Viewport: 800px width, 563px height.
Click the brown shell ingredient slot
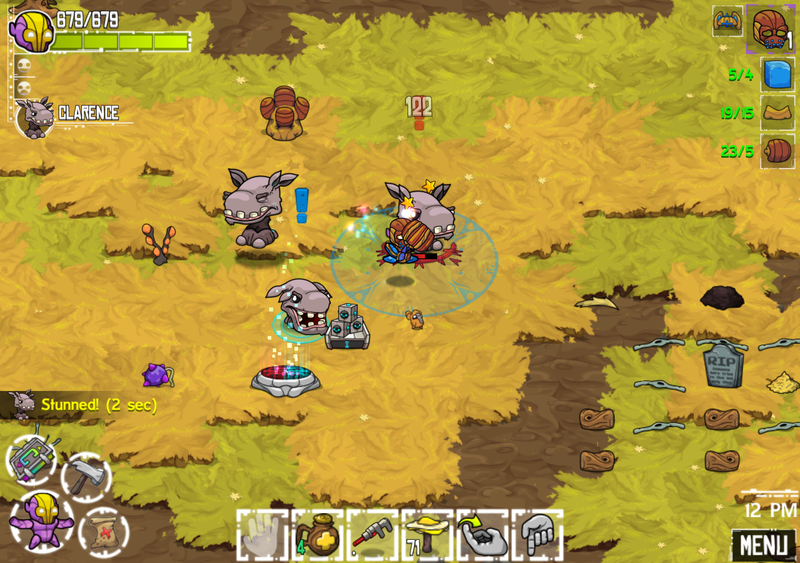click(777, 152)
